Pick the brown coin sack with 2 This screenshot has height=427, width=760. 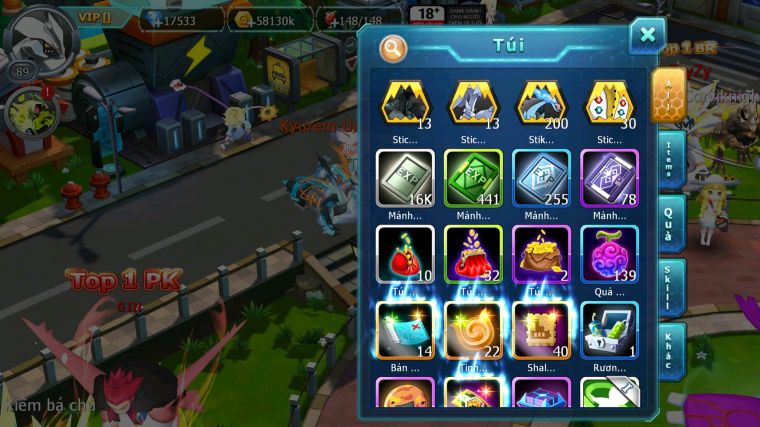(541, 254)
